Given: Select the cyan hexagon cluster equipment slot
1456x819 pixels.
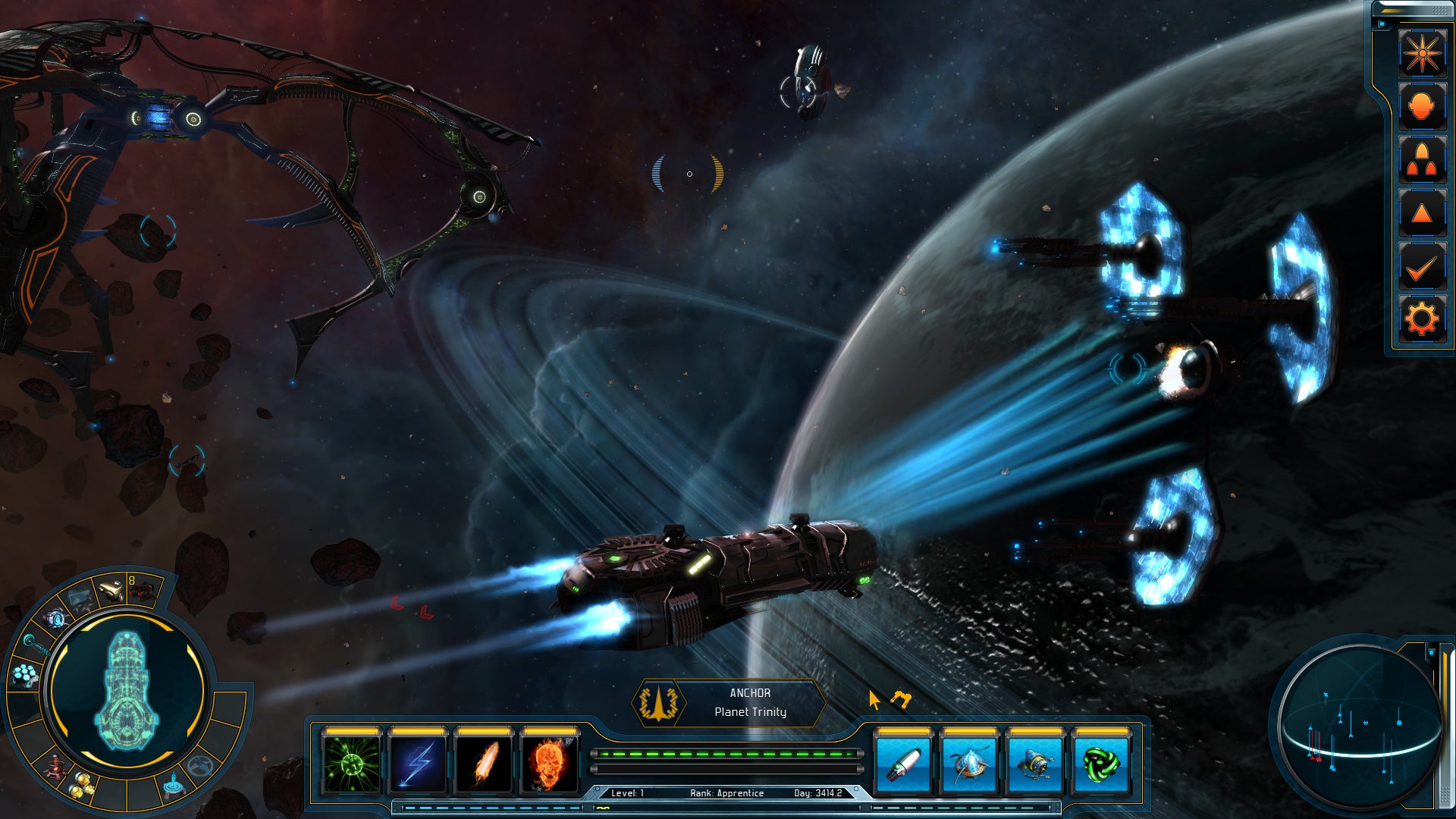Looking at the screenshot, I should [x=27, y=674].
